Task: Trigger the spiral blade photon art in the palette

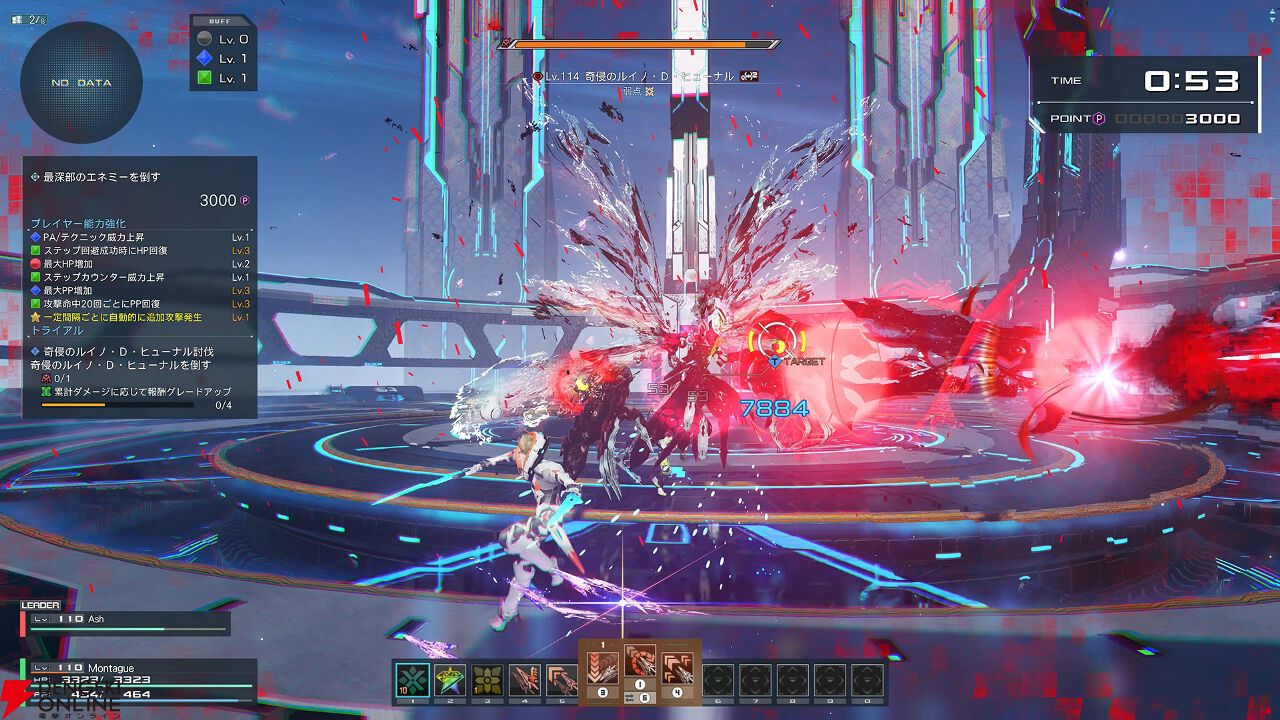Action: (640, 662)
